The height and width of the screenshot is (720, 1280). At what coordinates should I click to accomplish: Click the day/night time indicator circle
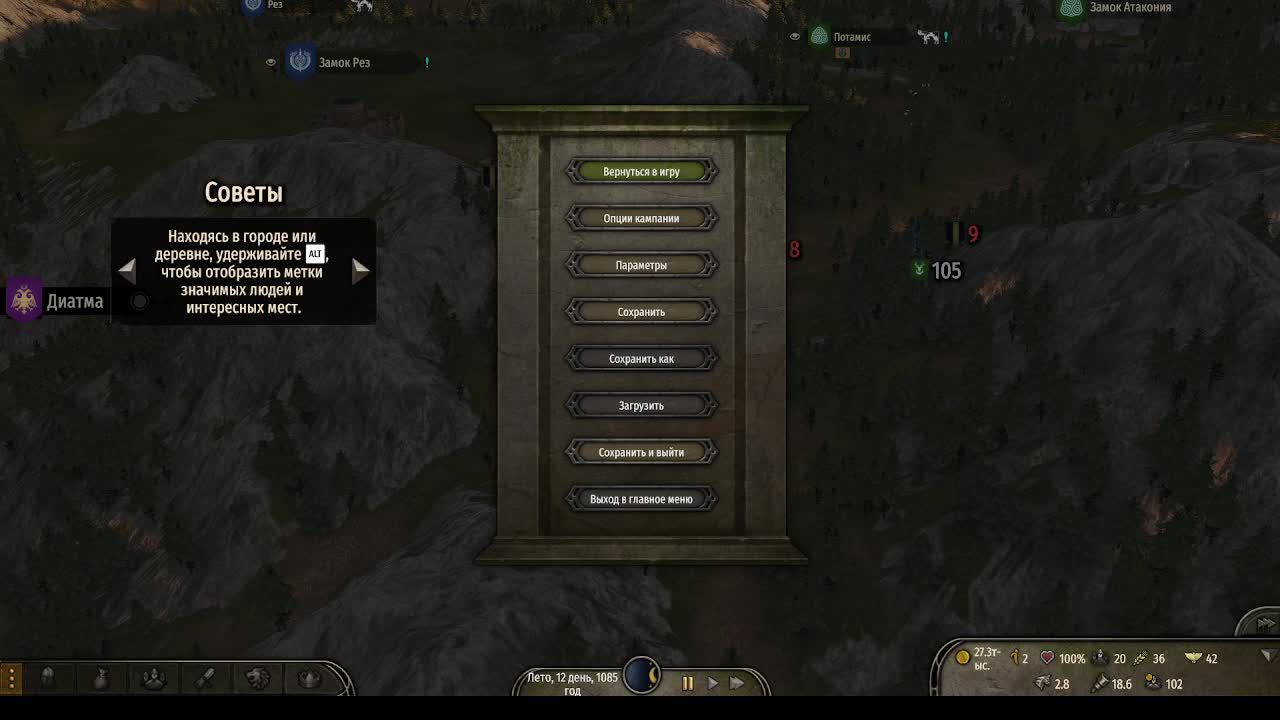[643, 675]
